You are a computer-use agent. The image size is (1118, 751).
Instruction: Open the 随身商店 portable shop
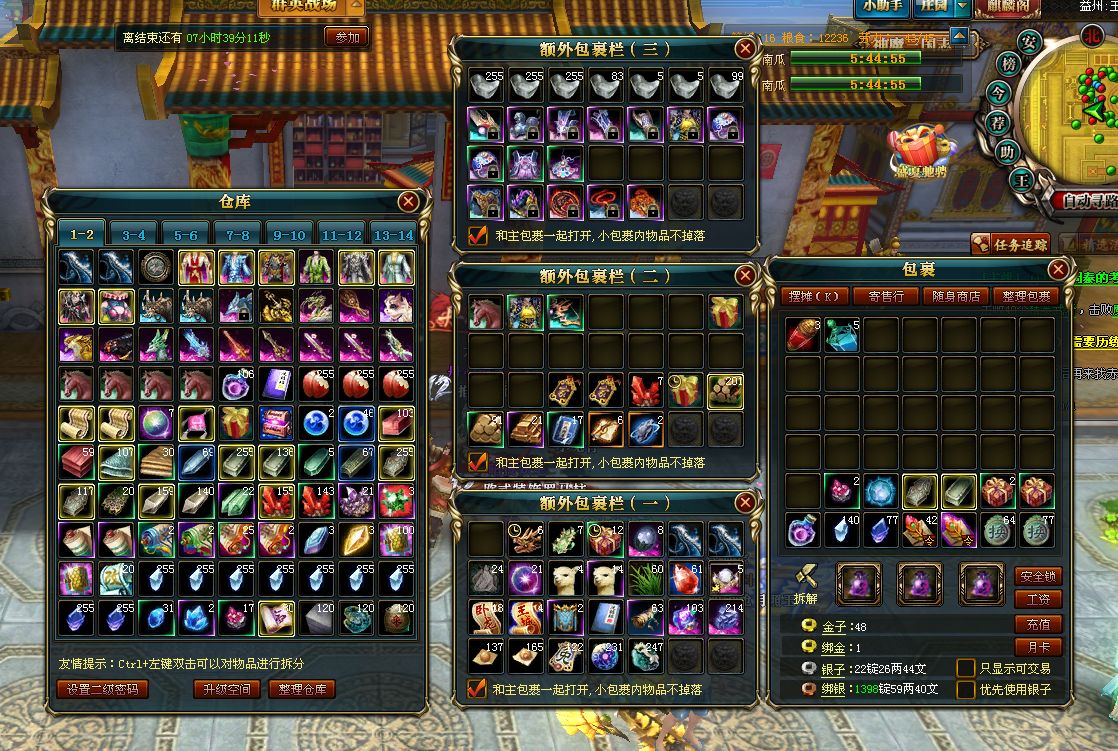coord(957,296)
